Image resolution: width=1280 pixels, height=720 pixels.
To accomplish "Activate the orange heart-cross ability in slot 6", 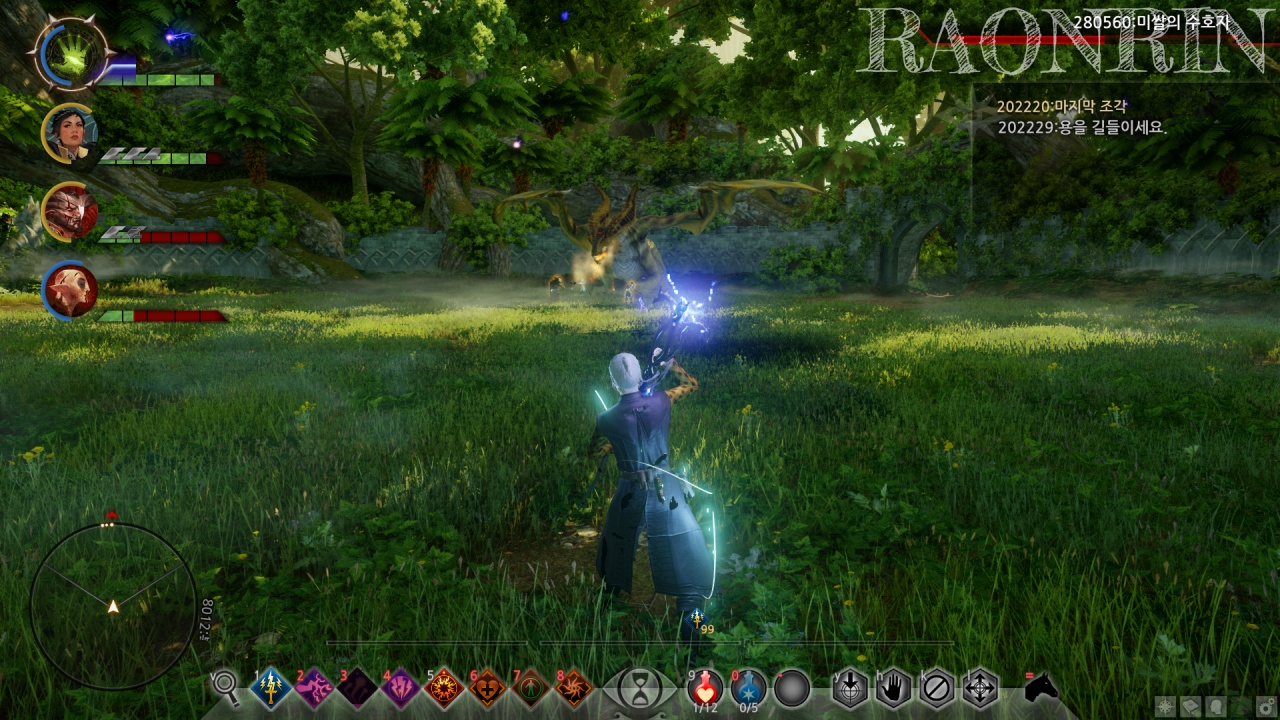I will (487, 688).
